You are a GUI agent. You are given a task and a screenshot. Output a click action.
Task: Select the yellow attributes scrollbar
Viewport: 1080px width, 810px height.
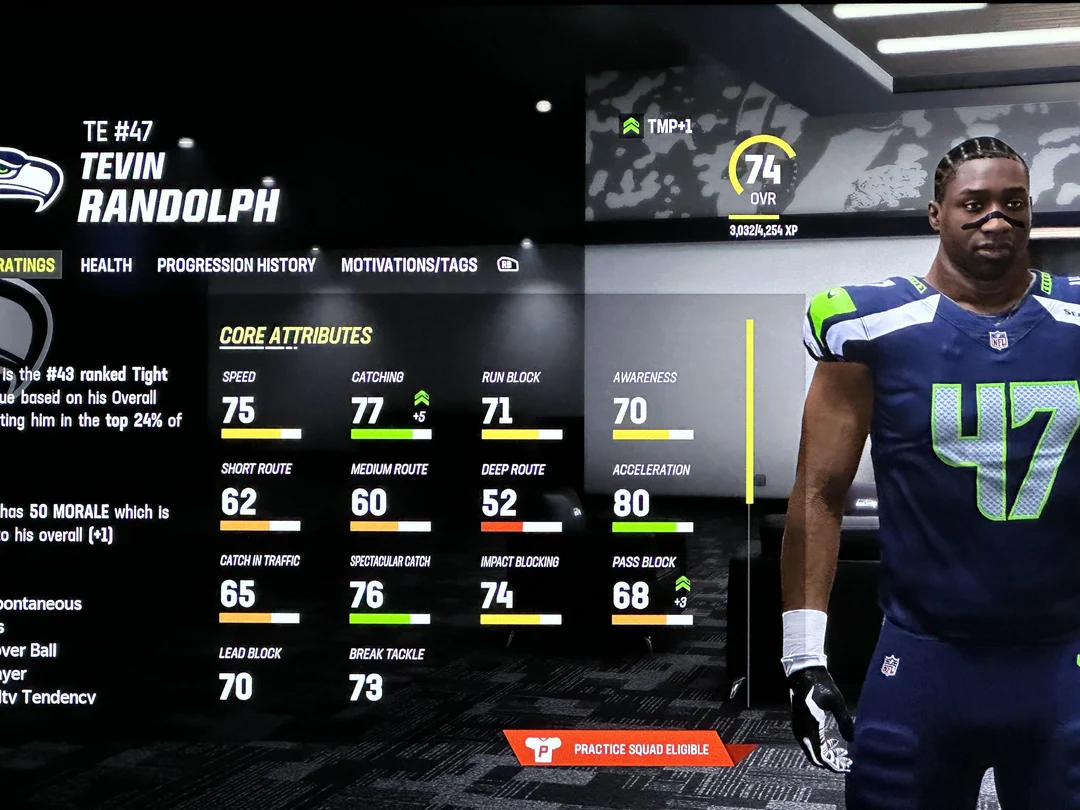coord(750,412)
